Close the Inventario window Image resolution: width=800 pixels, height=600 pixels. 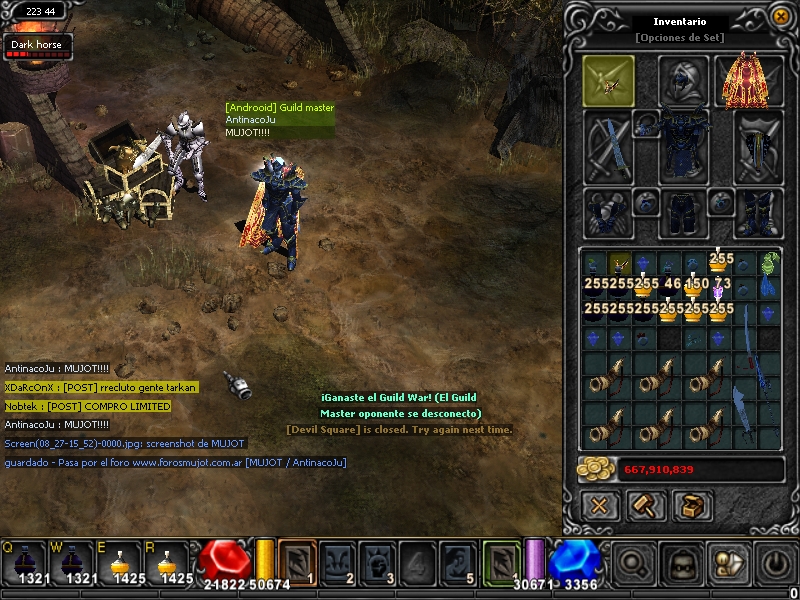(780, 17)
